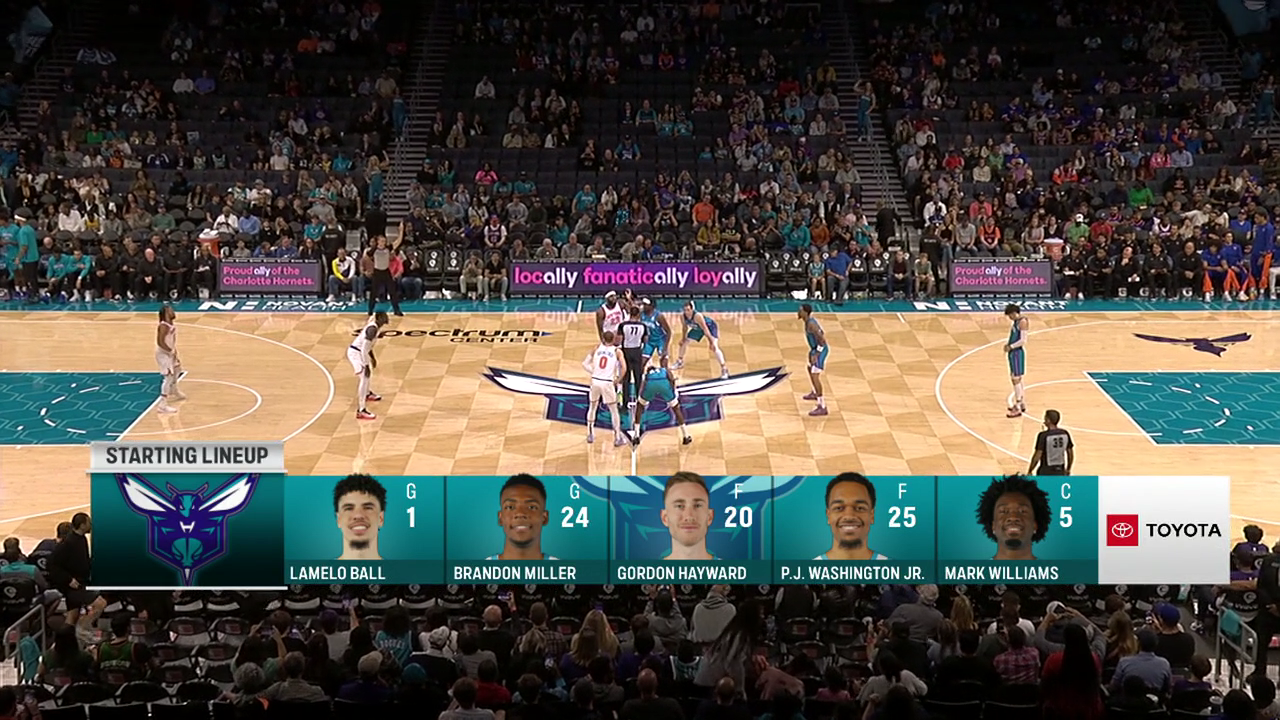Click the Hornets team logo panel
This screenshot has height=720, width=1280.
(x=187, y=529)
